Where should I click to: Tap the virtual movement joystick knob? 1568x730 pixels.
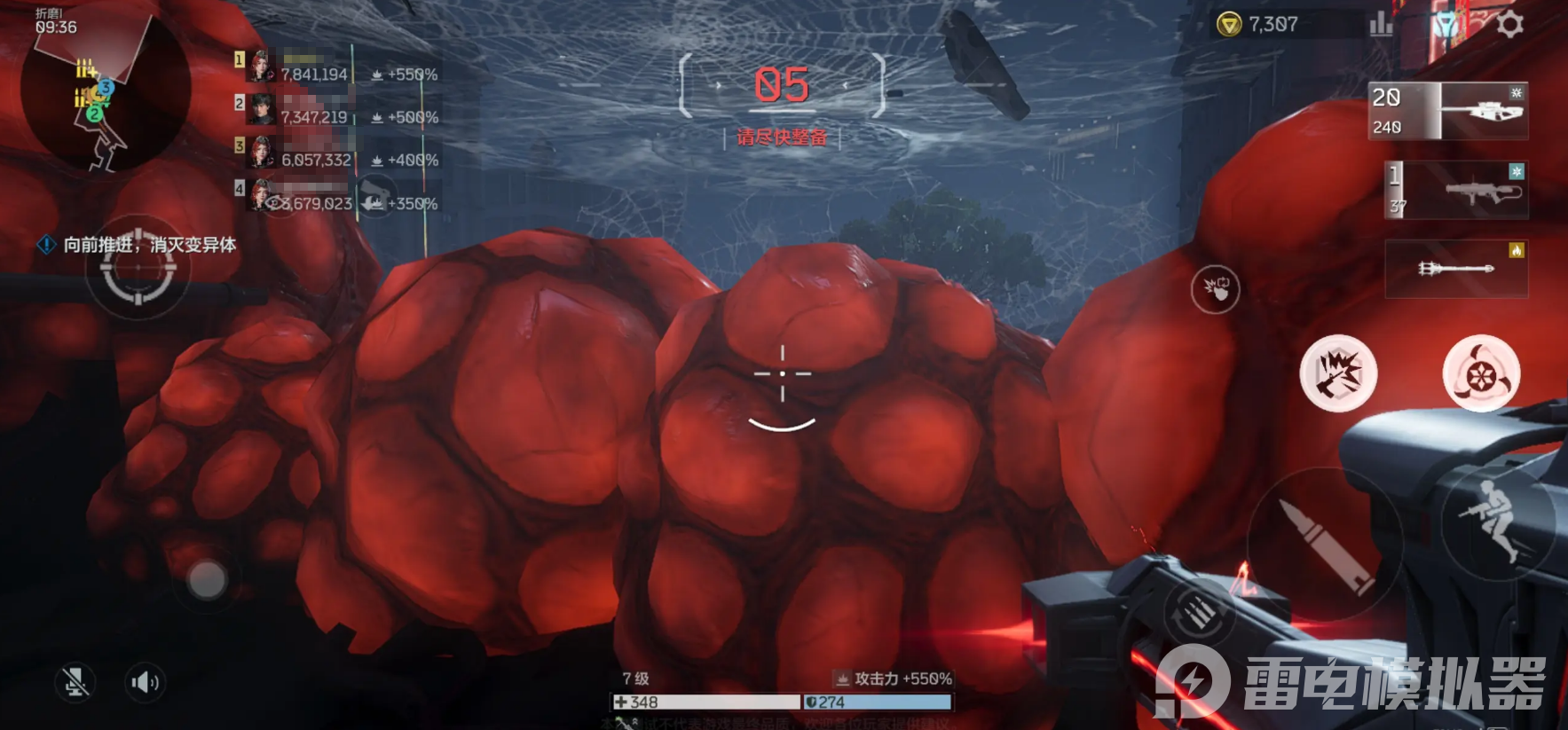(207, 580)
